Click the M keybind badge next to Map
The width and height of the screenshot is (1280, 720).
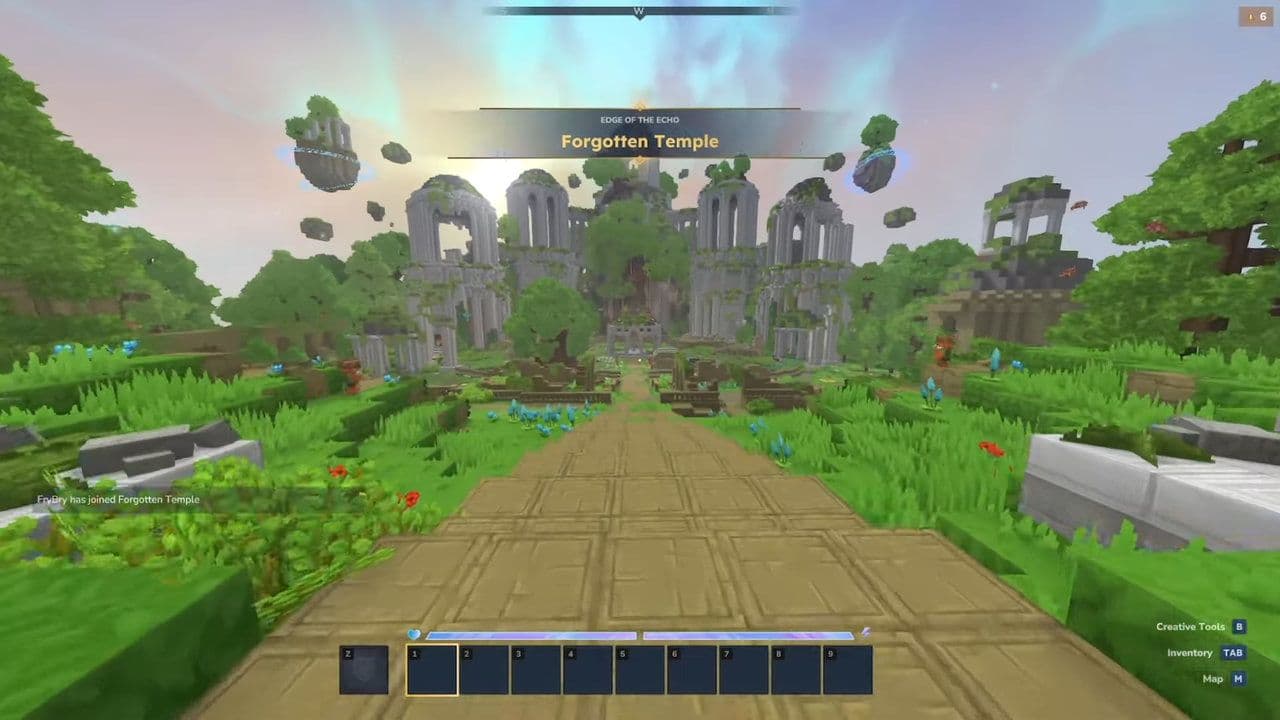point(1240,678)
